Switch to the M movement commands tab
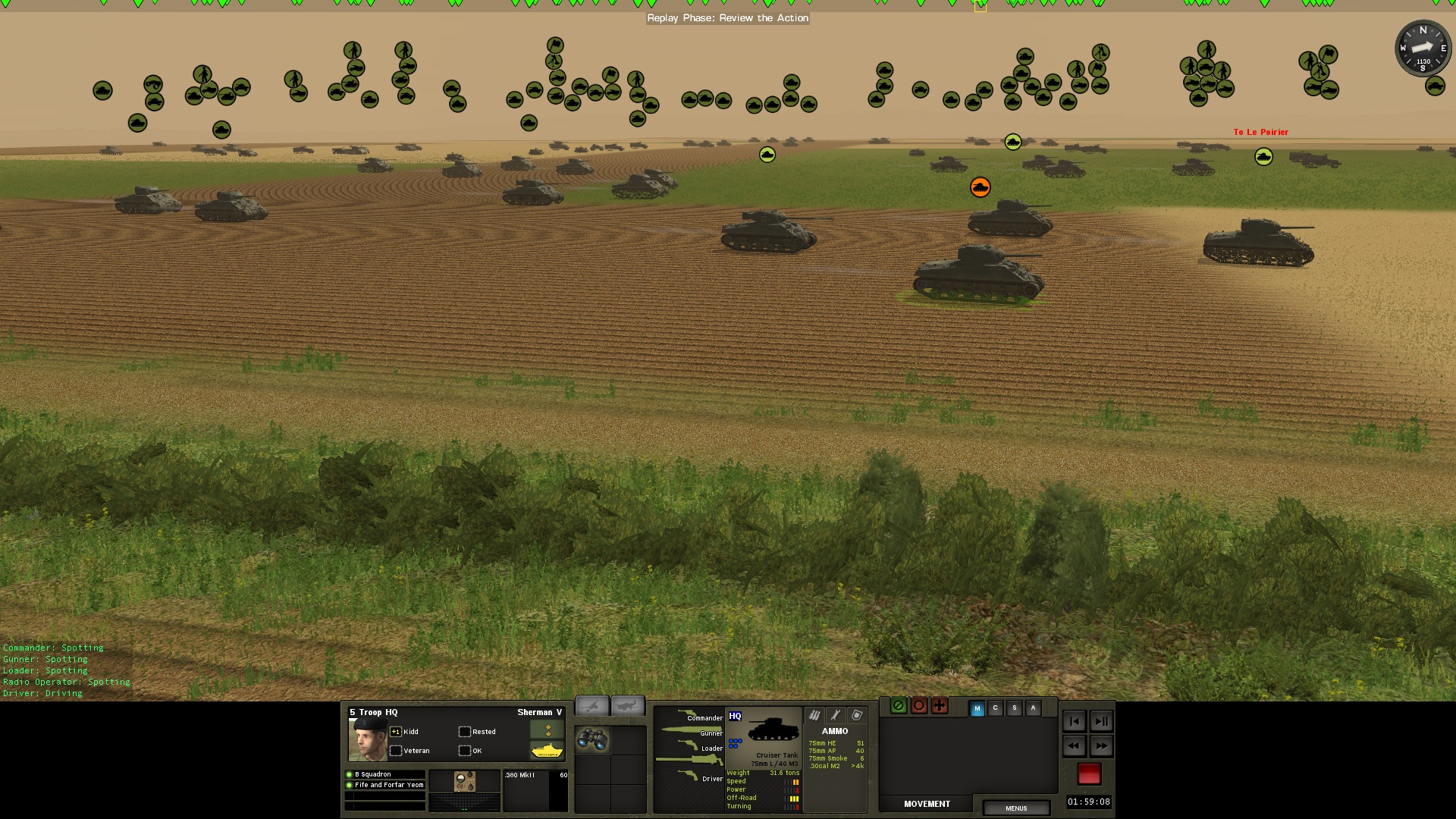 coord(977,708)
